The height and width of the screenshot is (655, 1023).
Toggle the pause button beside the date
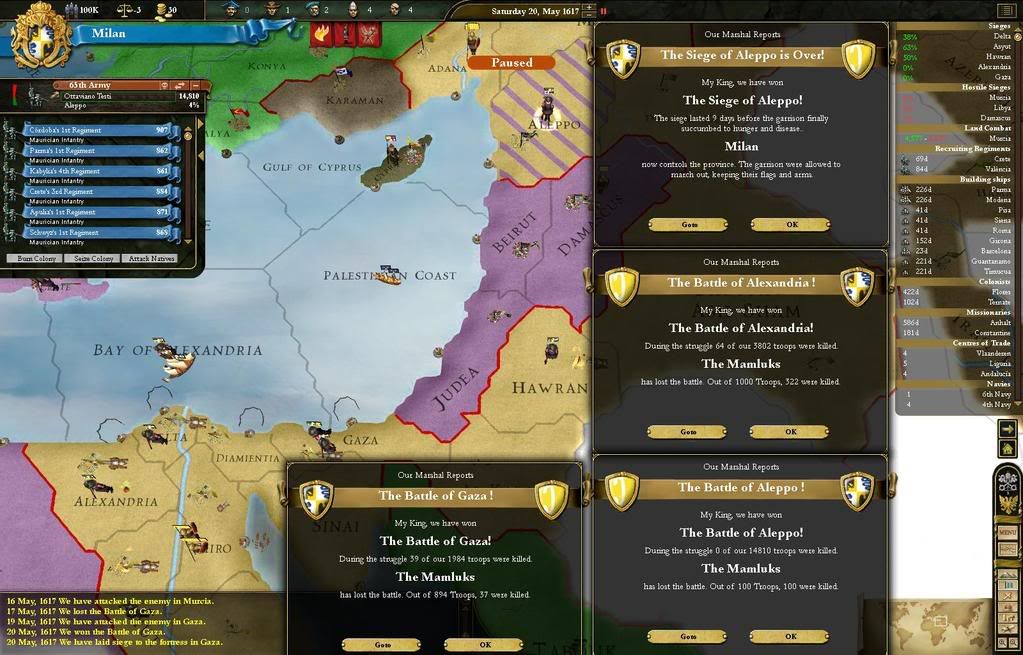603,11
